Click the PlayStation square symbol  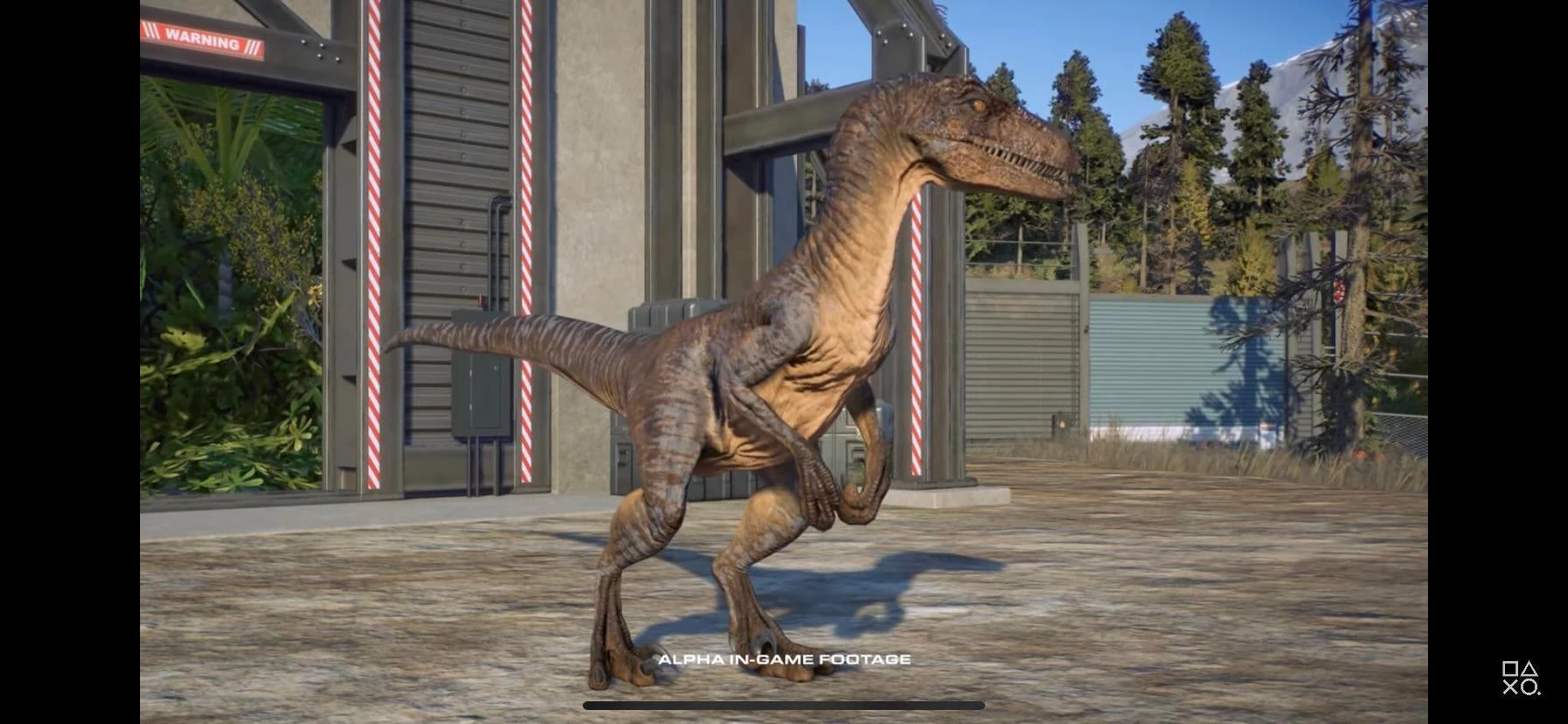1510,668
